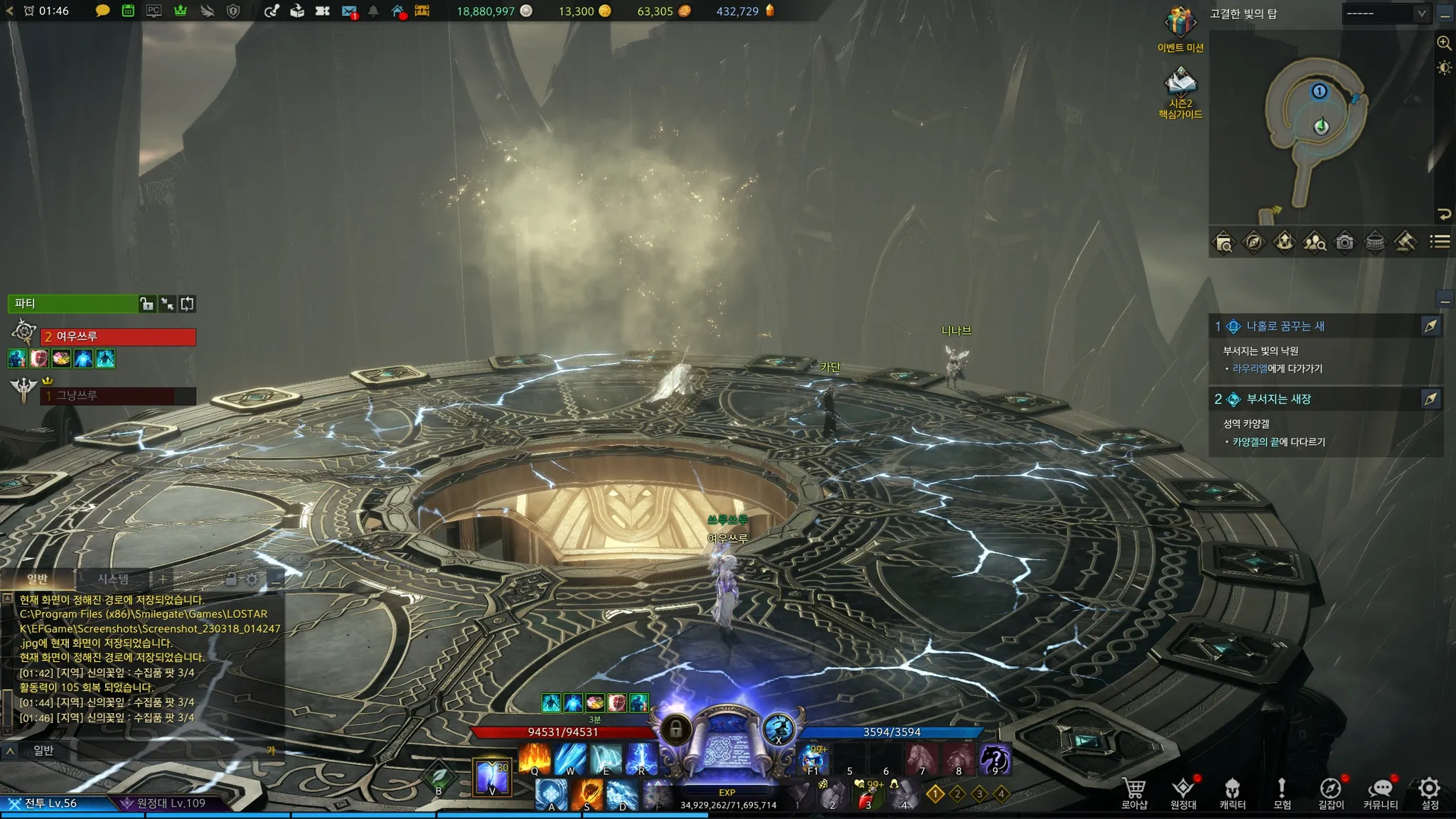The image size is (1456, 819).
Task: Activate the fire skill on Q
Action: pos(535,759)
